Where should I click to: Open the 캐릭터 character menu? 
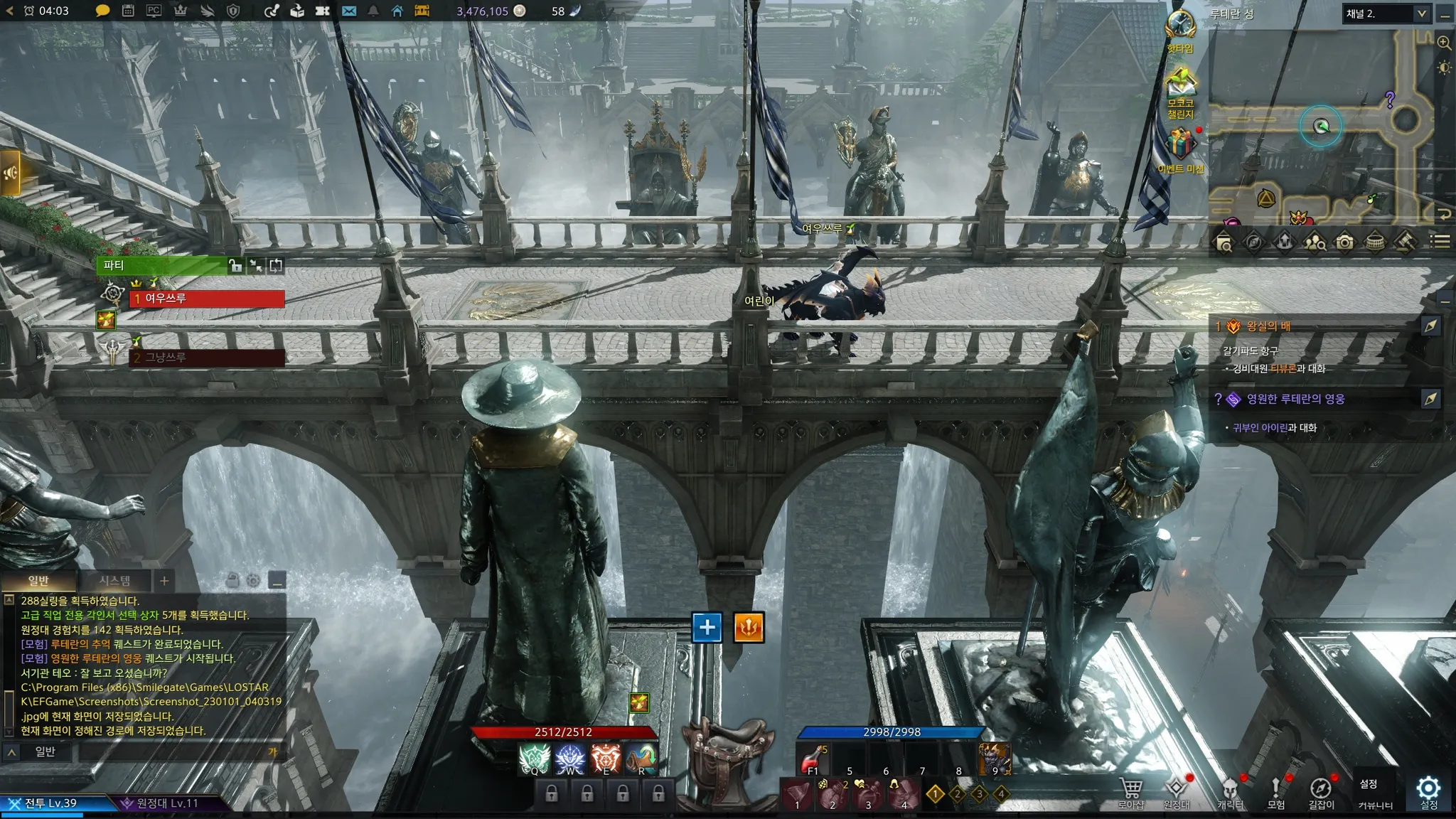point(1230,791)
